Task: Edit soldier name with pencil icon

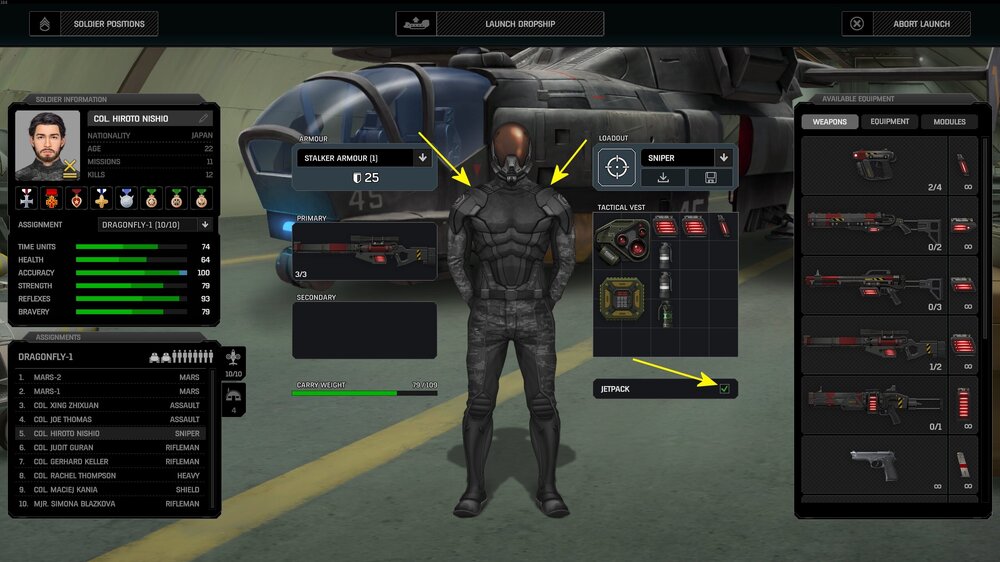Action: coord(204,118)
